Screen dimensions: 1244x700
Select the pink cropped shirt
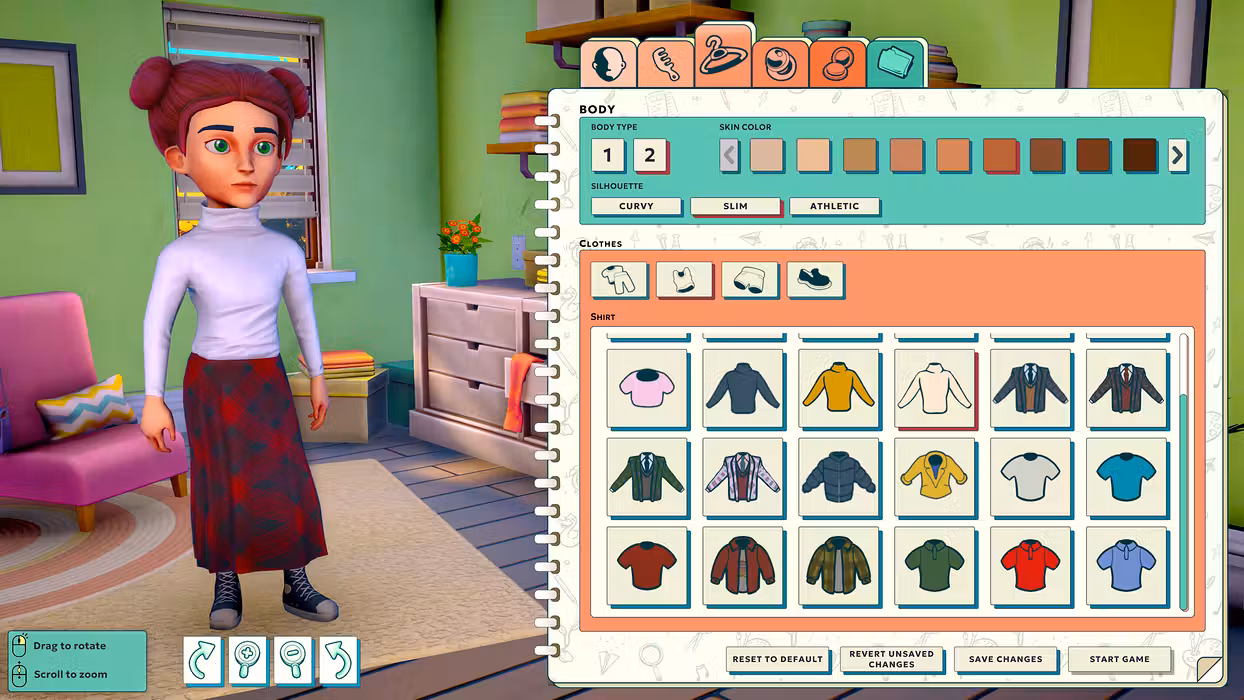click(x=647, y=388)
